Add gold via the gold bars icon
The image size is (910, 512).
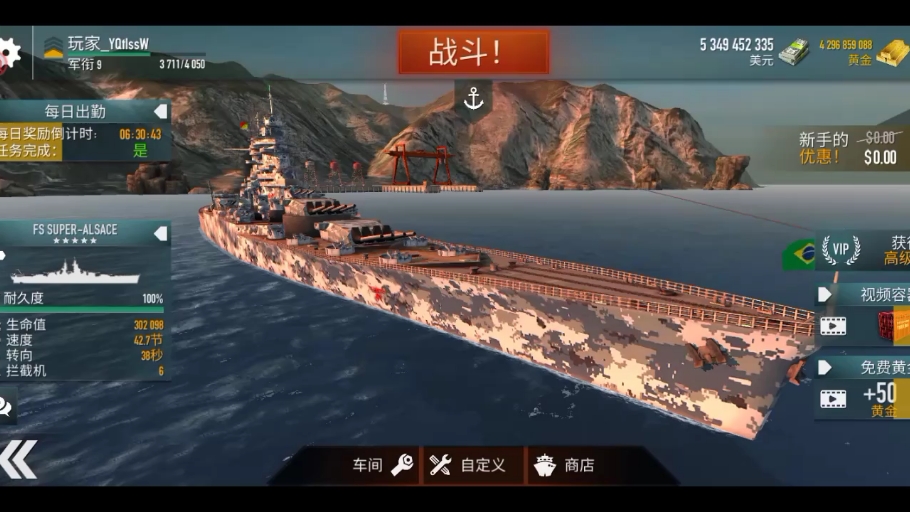click(893, 52)
